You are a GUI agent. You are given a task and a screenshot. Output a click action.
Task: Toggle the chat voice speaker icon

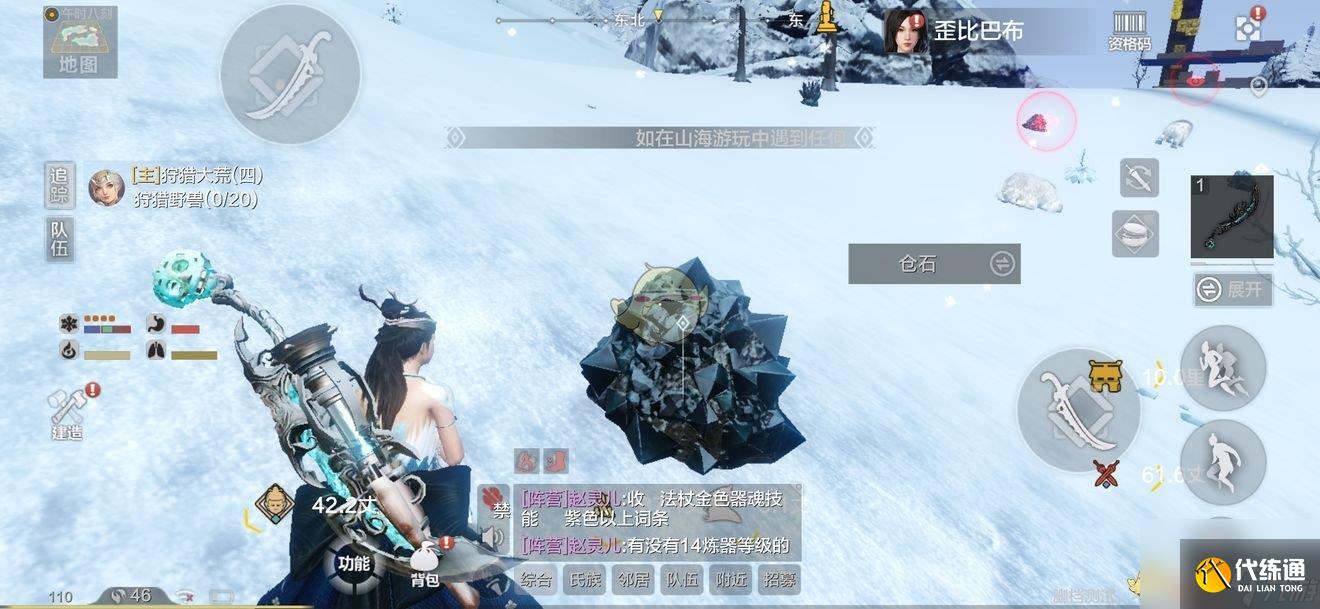(x=491, y=539)
